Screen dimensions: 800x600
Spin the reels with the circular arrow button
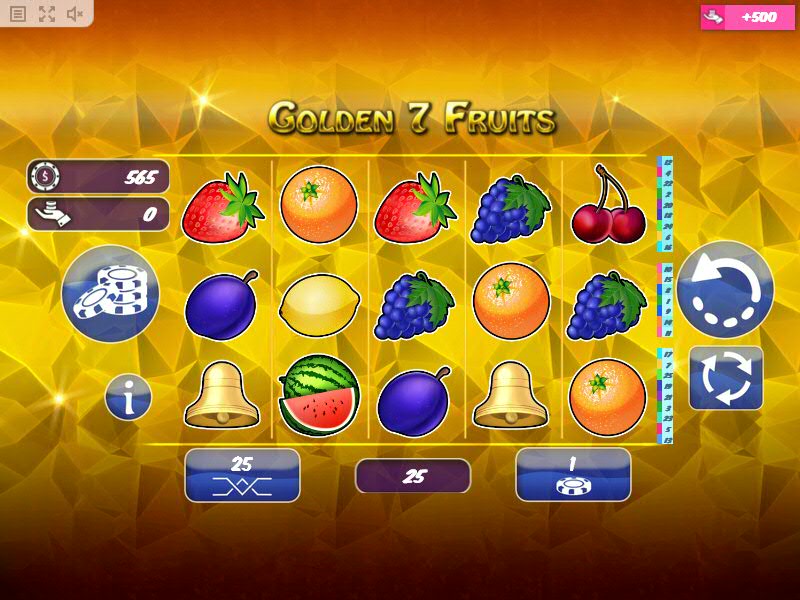point(725,289)
